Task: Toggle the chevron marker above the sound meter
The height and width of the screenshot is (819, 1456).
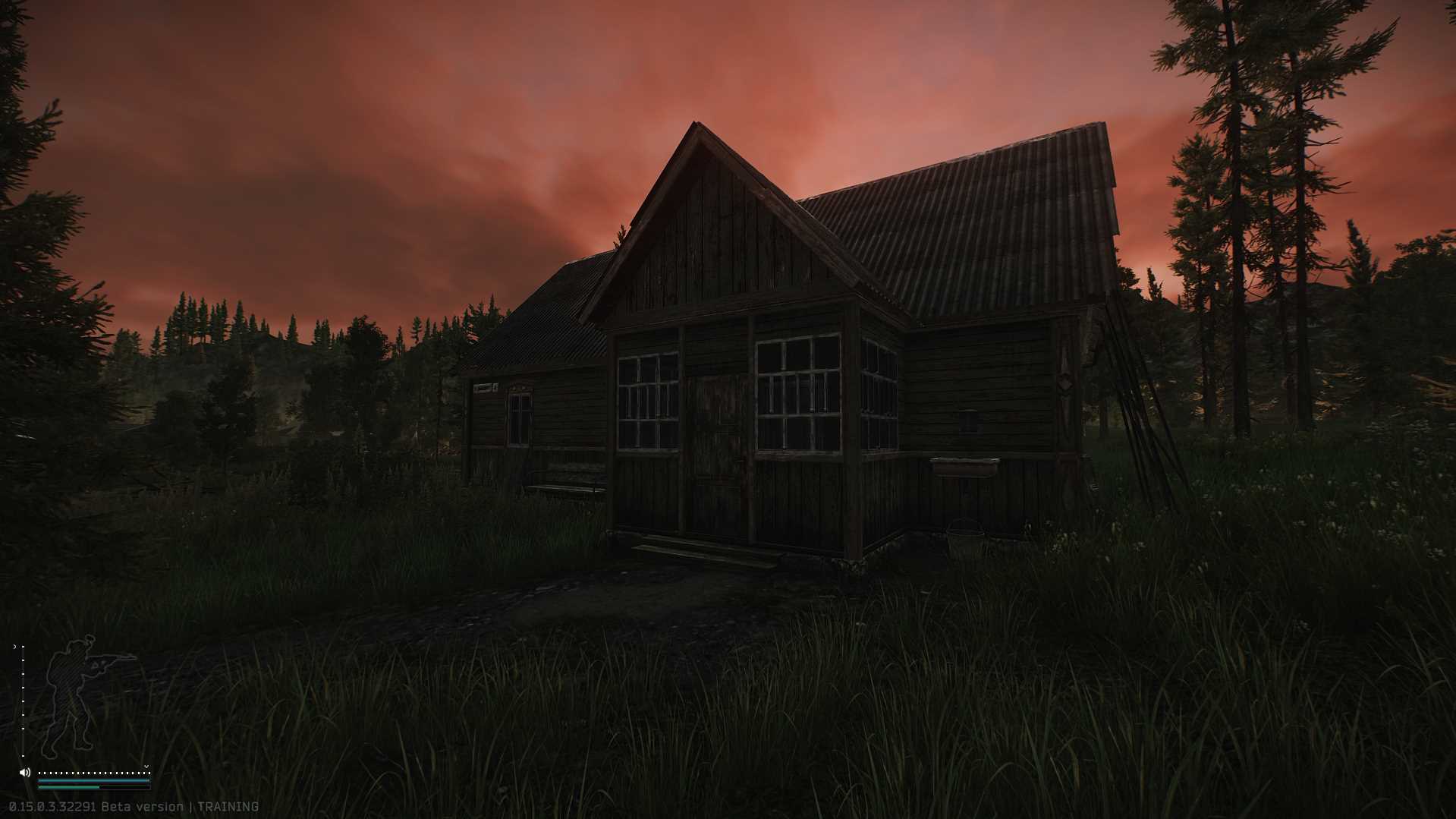Action: pos(147,766)
